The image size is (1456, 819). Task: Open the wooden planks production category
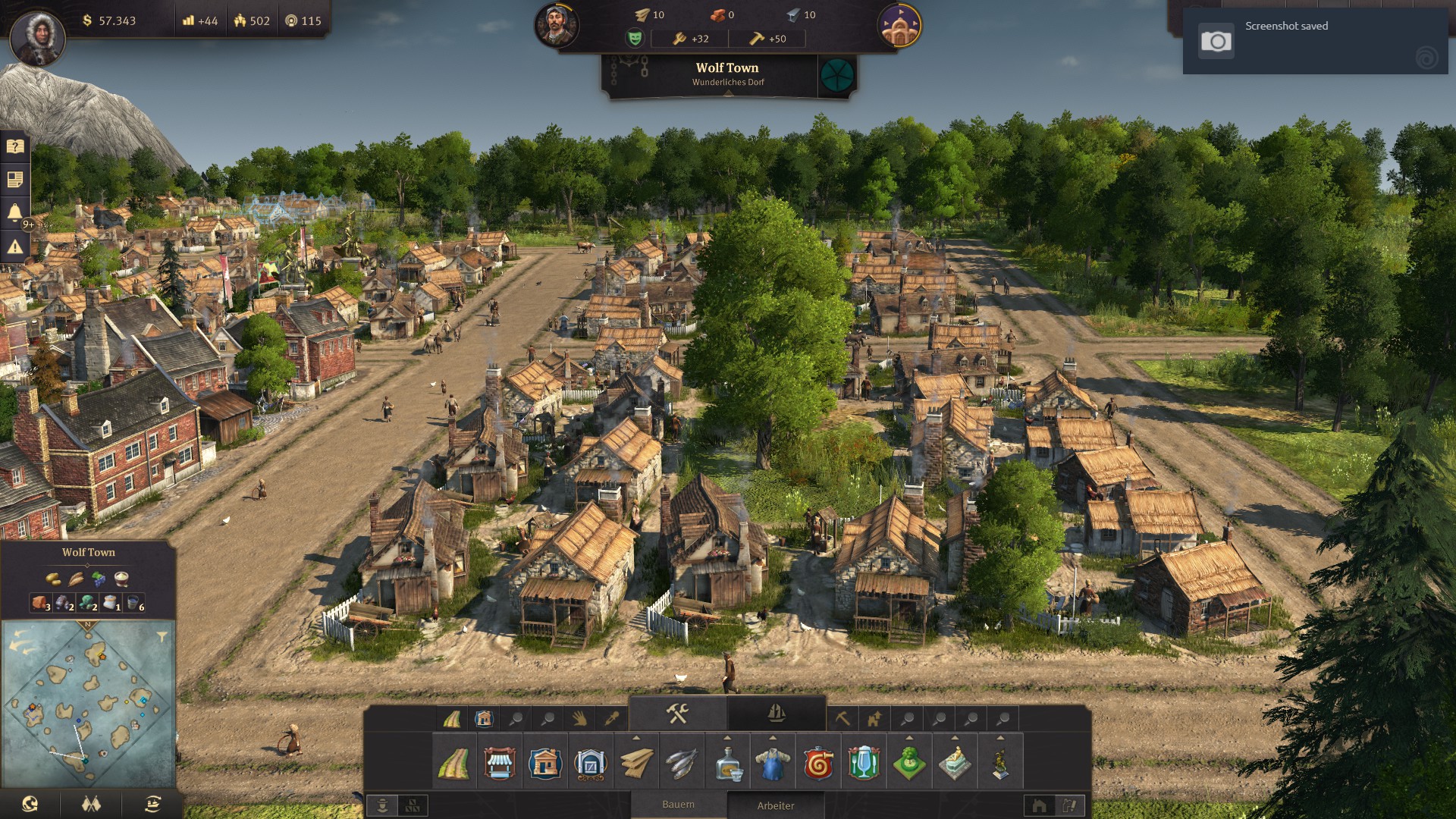click(x=636, y=763)
